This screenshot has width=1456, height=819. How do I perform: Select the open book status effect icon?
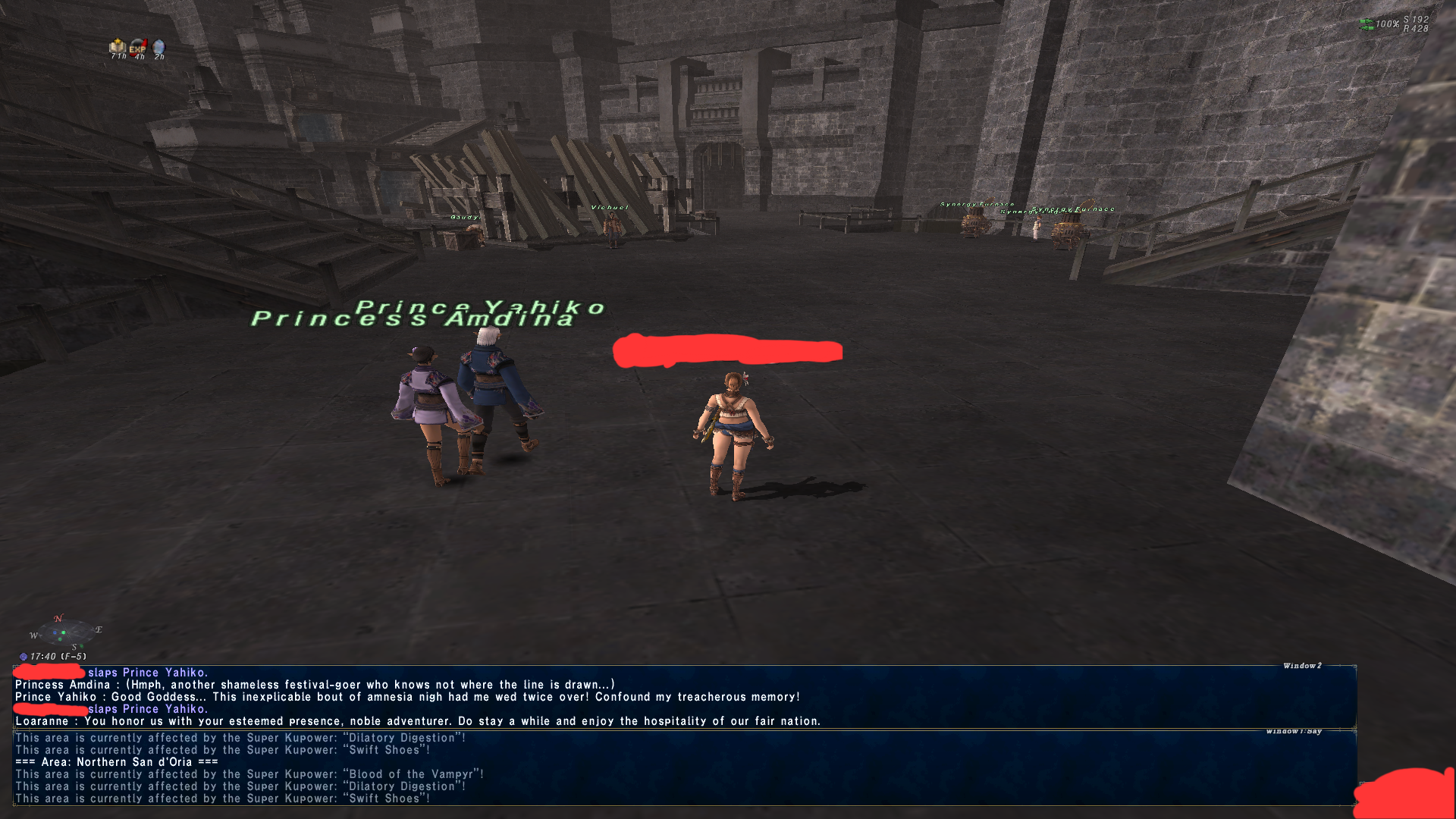118,47
